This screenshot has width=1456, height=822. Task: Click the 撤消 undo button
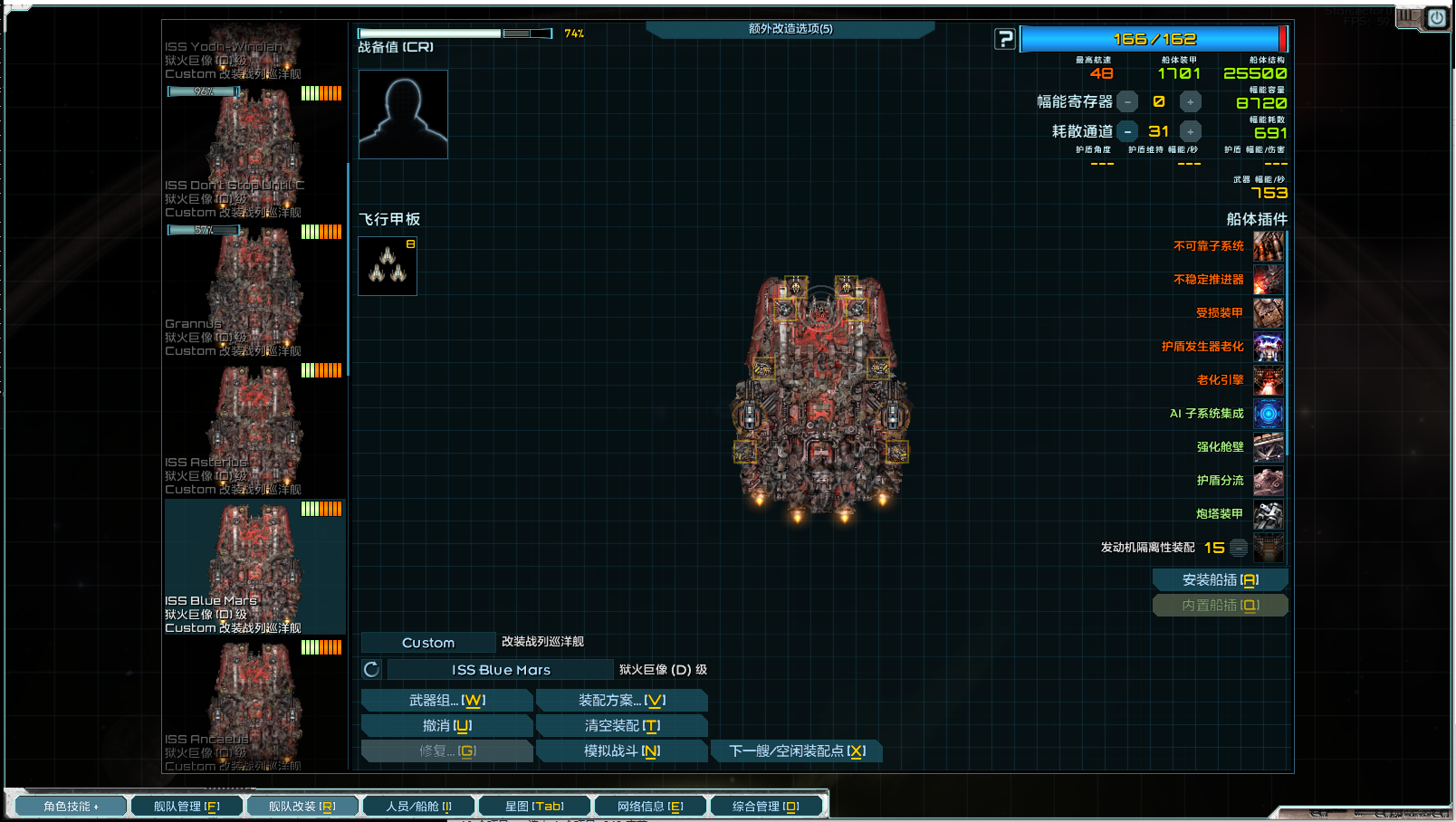pyautogui.click(x=446, y=725)
